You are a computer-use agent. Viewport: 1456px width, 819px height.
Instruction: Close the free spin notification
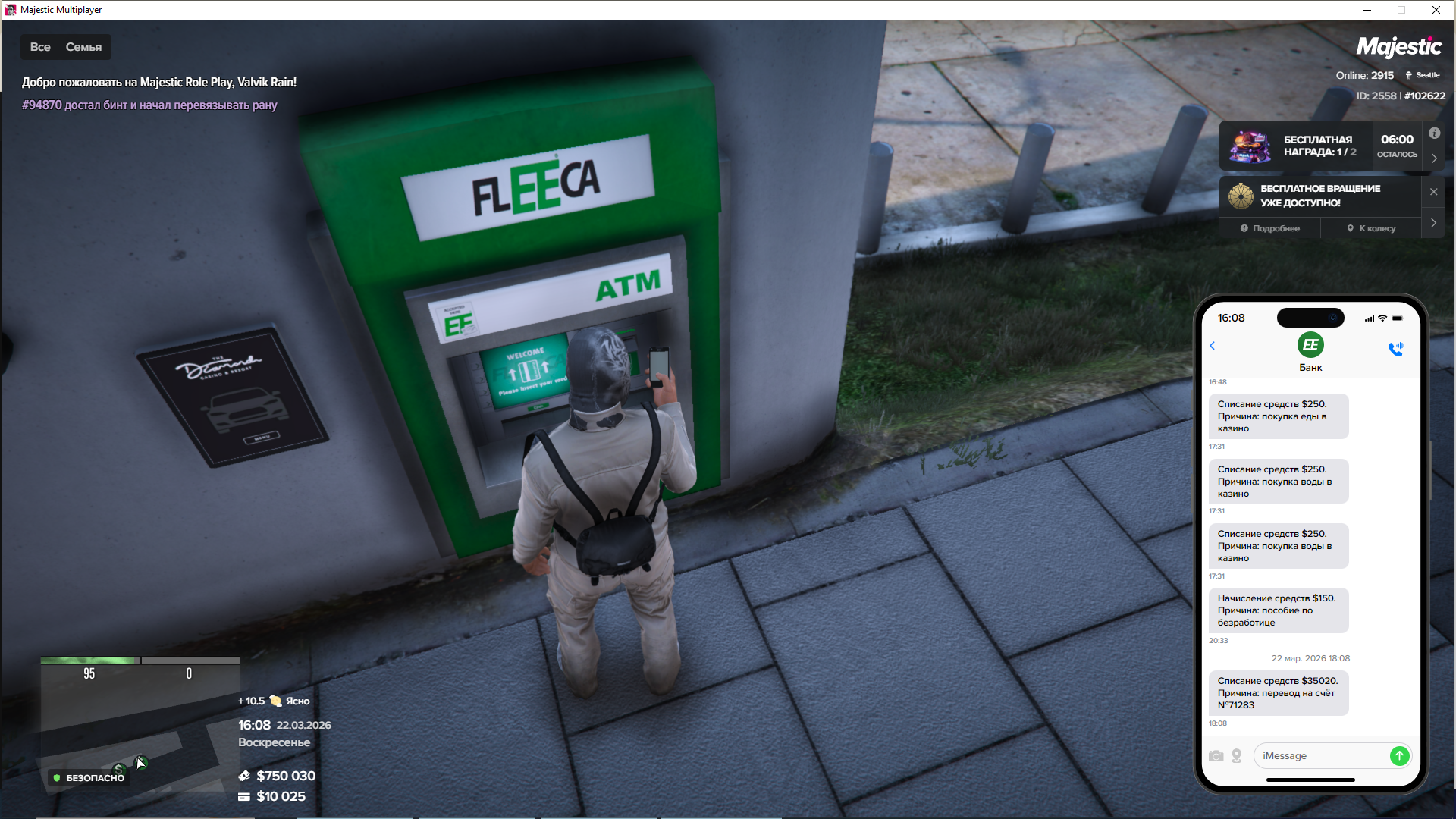tap(1433, 192)
